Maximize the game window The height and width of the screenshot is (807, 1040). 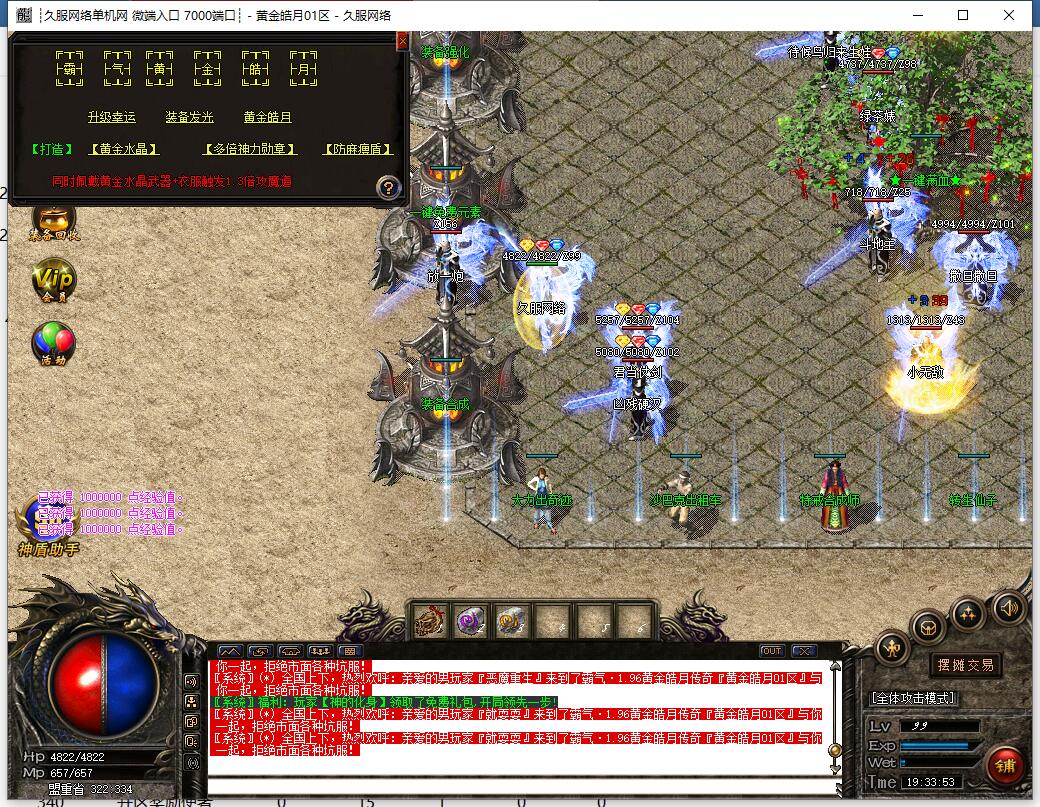pyautogui.click(x=963, y=15)
